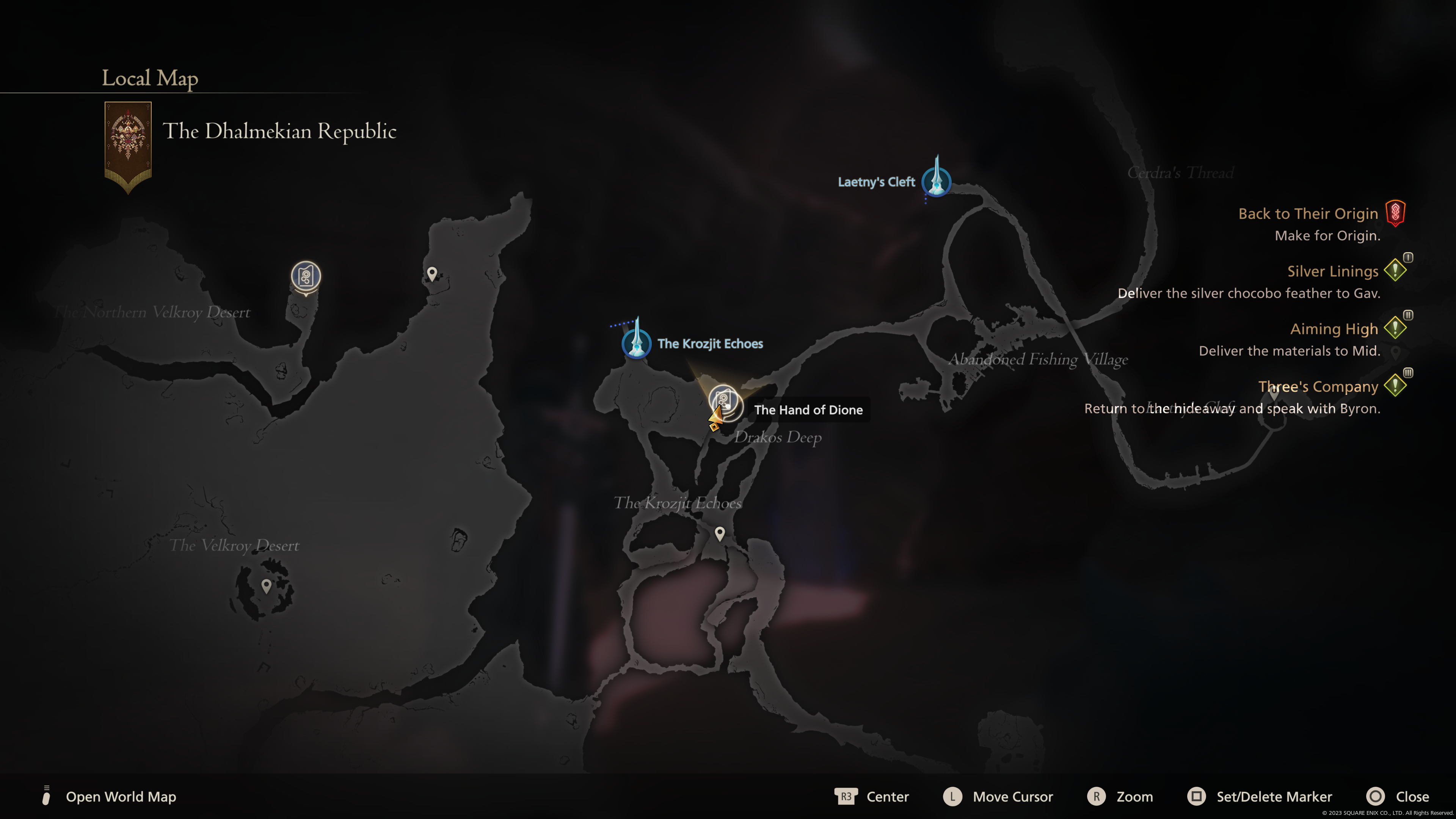Select the Laetny's Cleft obelisk icon
1456x819 pixels.
pyautogui.click(x=936, y=182)
